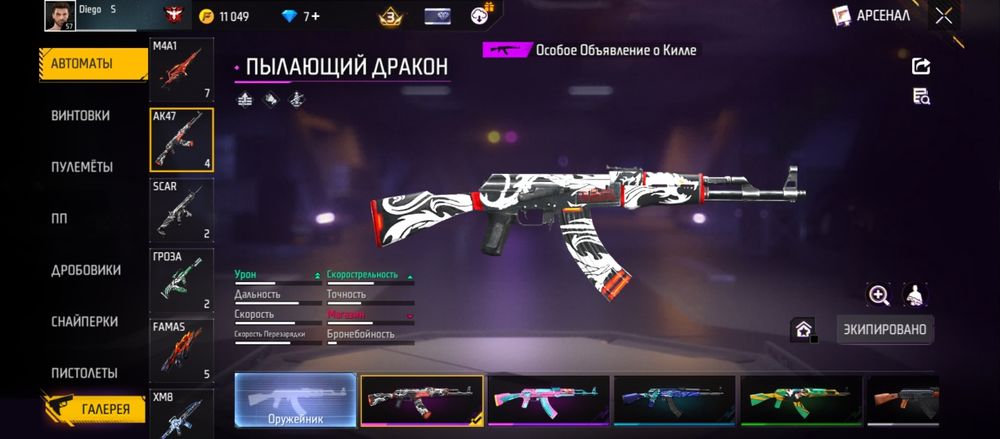Viewport: 1000px width, 439px height.
Task: Show the Дробовики category
Action: point(86,270)
